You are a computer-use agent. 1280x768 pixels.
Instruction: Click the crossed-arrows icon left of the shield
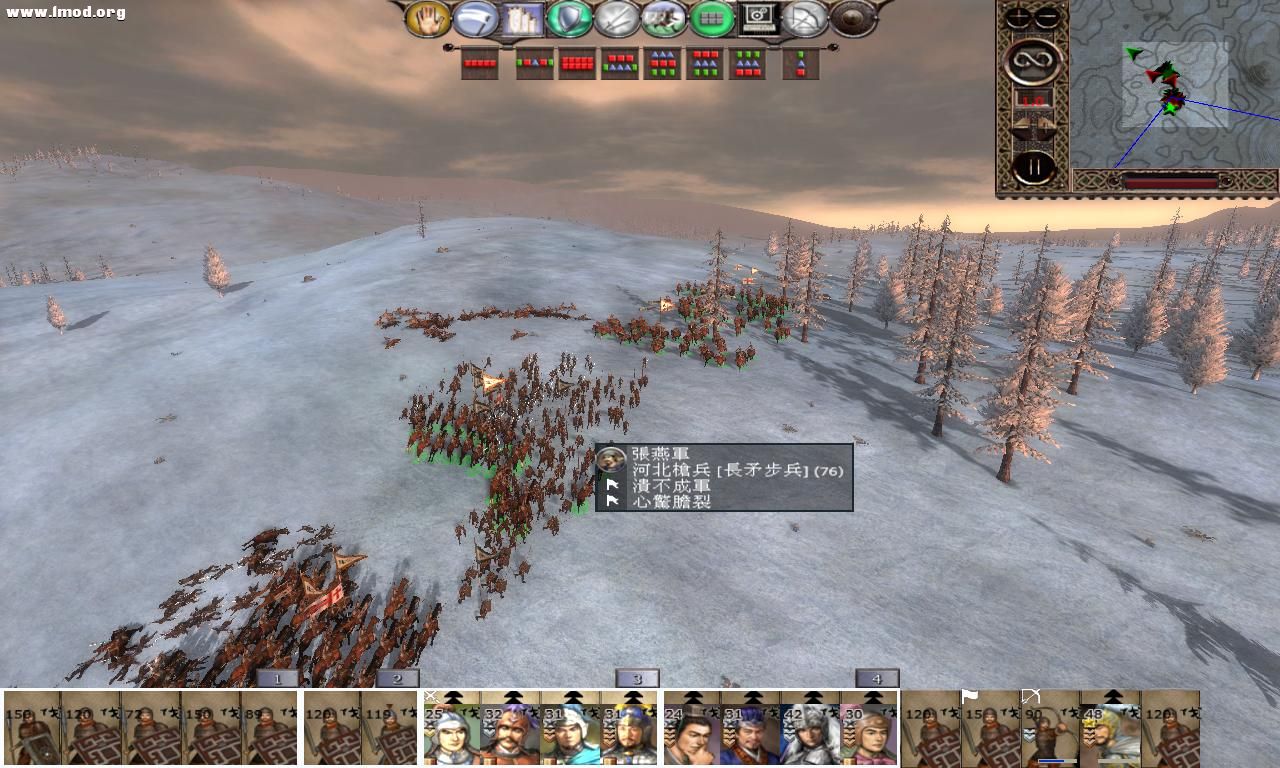(803, 18)
